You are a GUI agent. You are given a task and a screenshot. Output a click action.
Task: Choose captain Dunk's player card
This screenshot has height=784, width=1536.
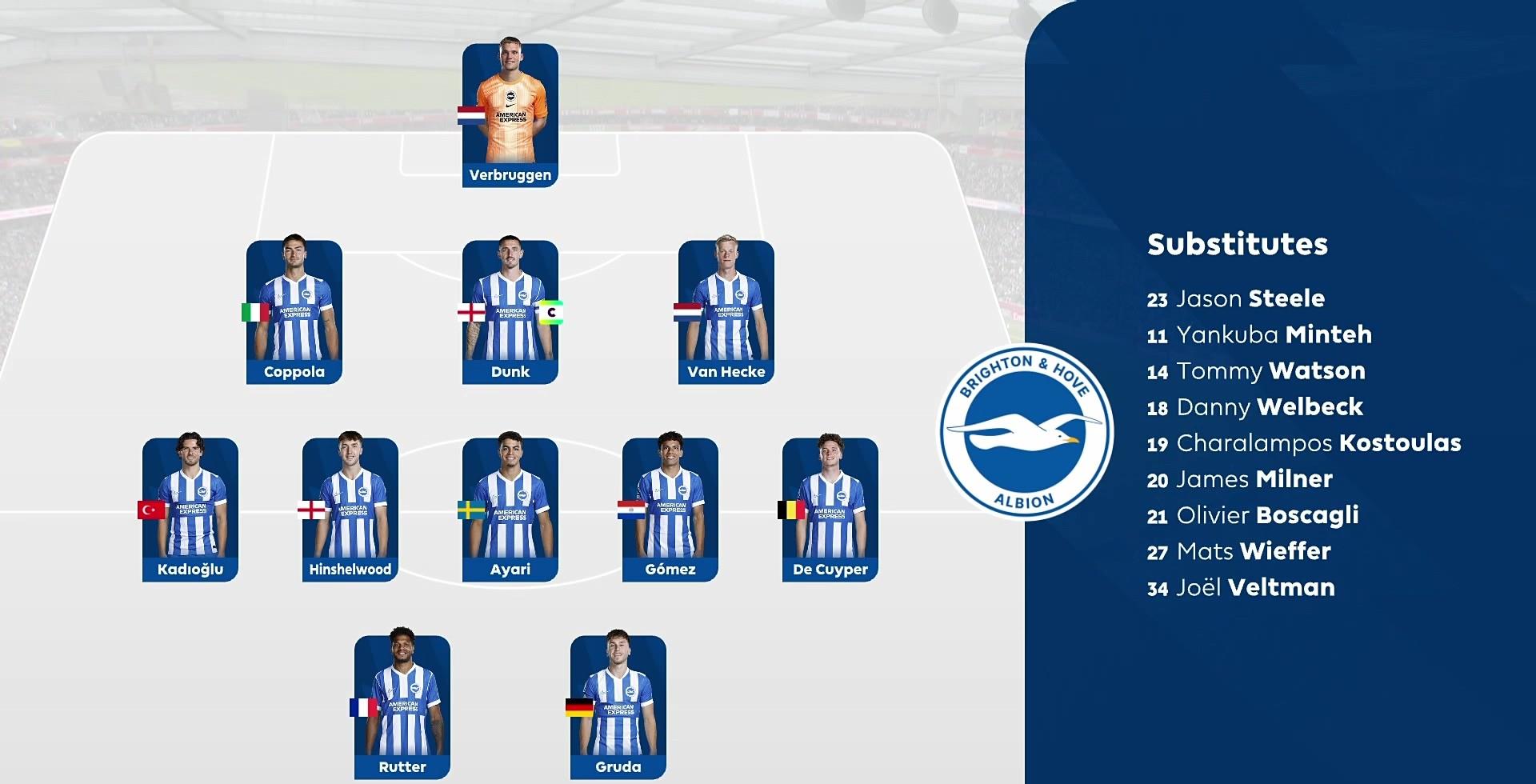tap(510, 312)
